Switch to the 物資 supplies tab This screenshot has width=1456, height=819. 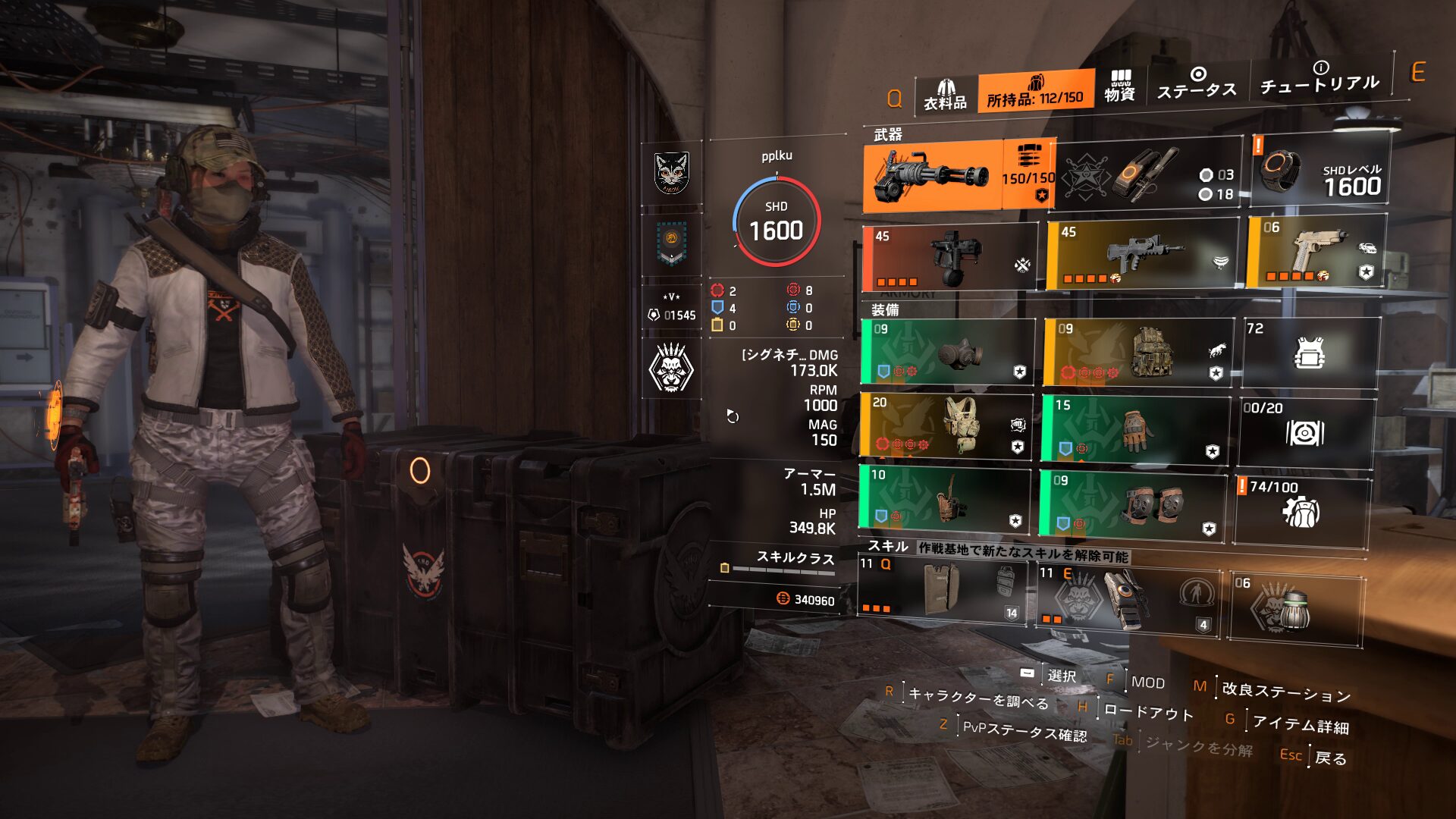tap(1119, 86)
